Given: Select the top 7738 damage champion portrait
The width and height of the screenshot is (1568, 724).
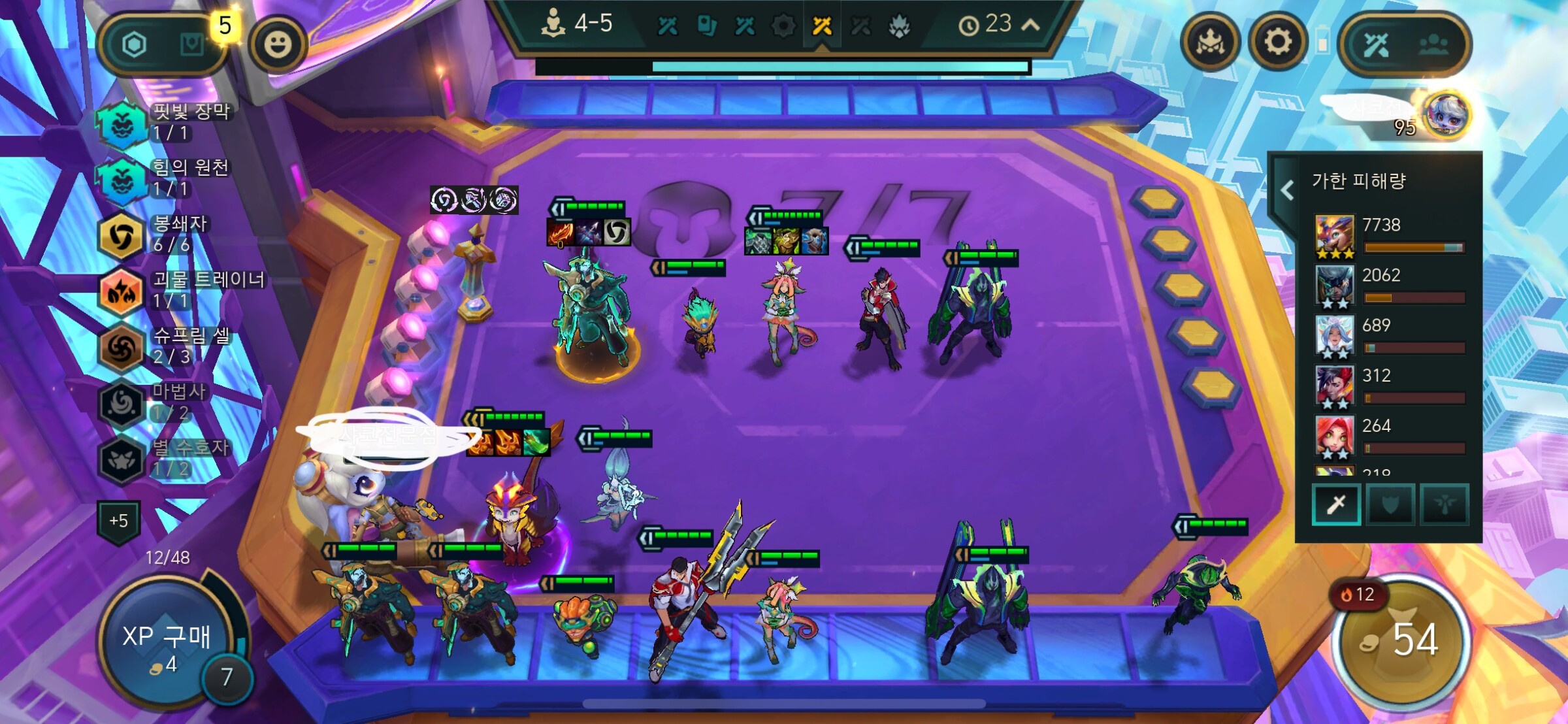Looking at the screenshot, I should click(x=1334, y=235).
